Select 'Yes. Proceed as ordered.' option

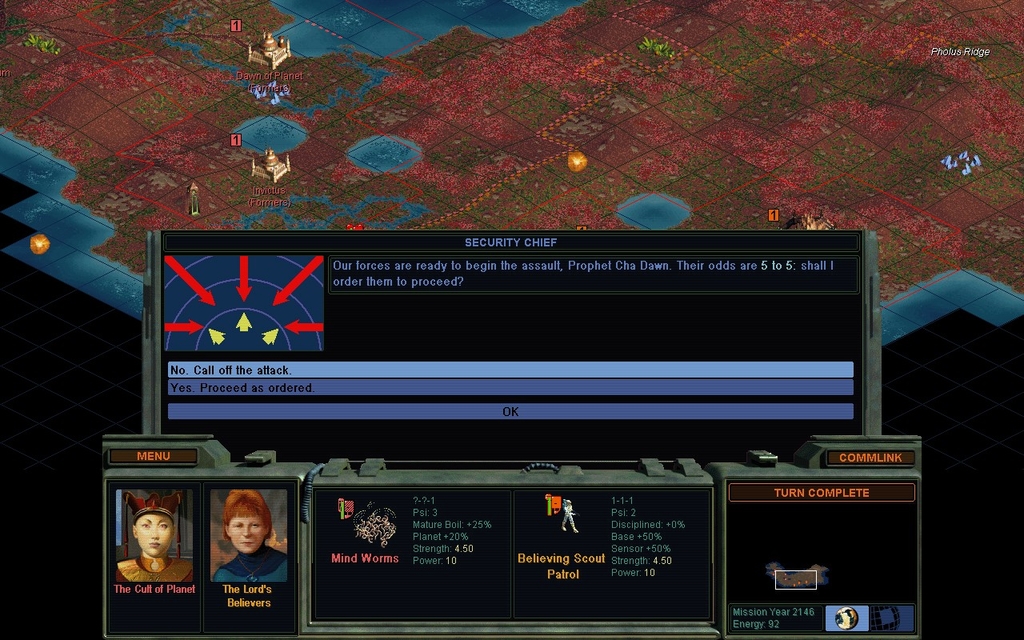tap(510, 387)
